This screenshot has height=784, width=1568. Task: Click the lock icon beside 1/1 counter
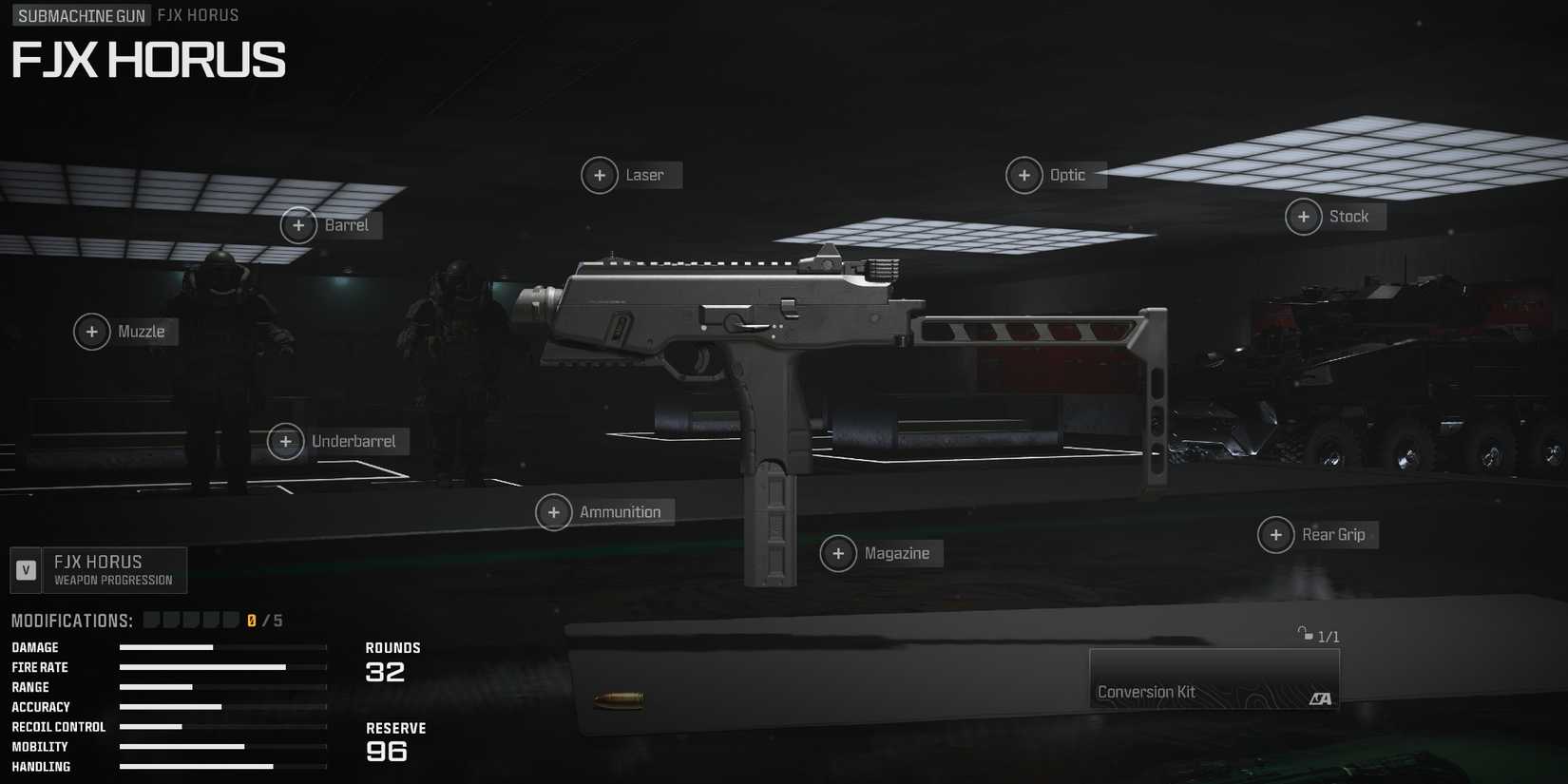(1306, 635)
